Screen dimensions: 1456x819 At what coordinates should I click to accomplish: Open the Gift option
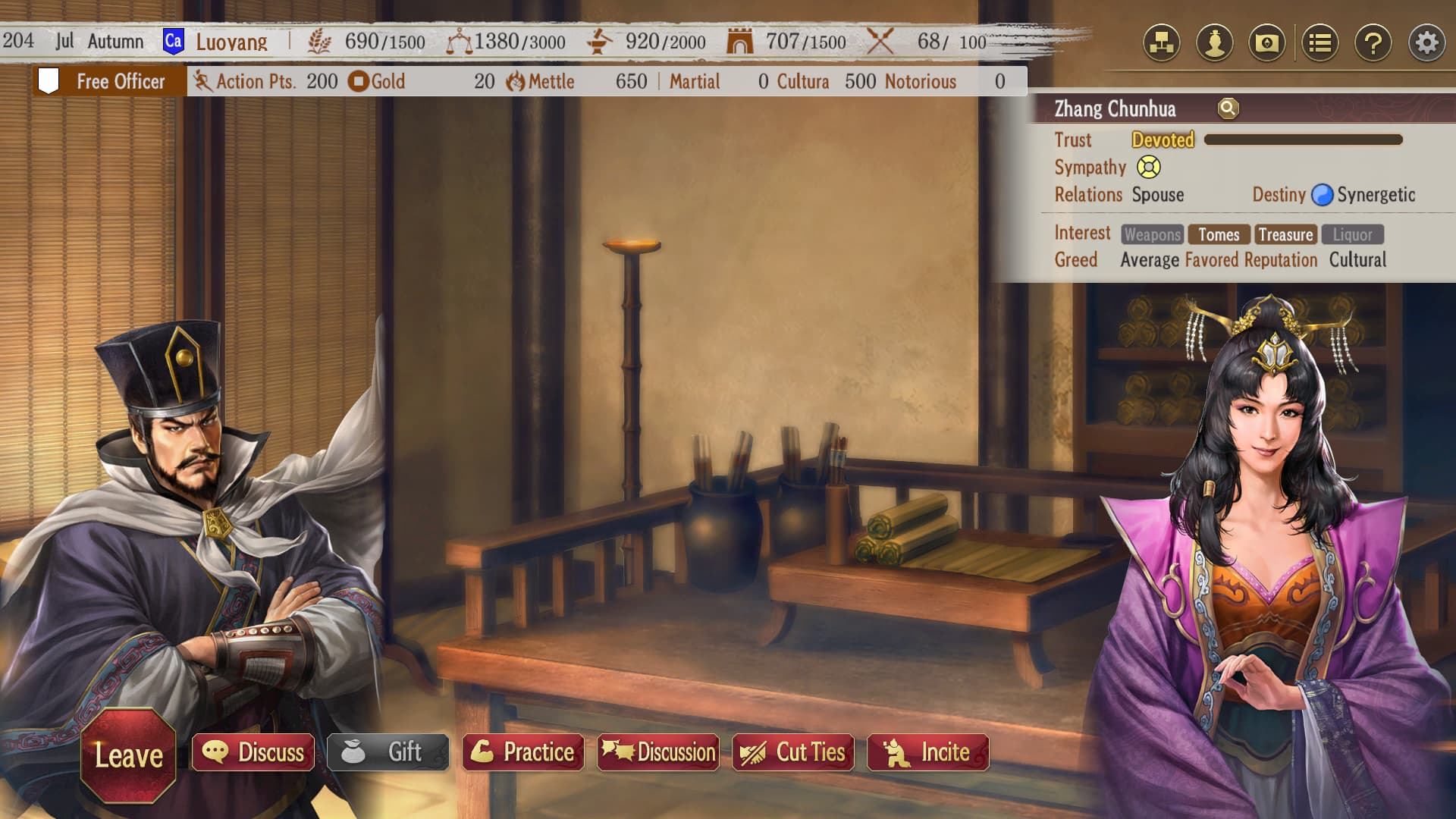388,752
